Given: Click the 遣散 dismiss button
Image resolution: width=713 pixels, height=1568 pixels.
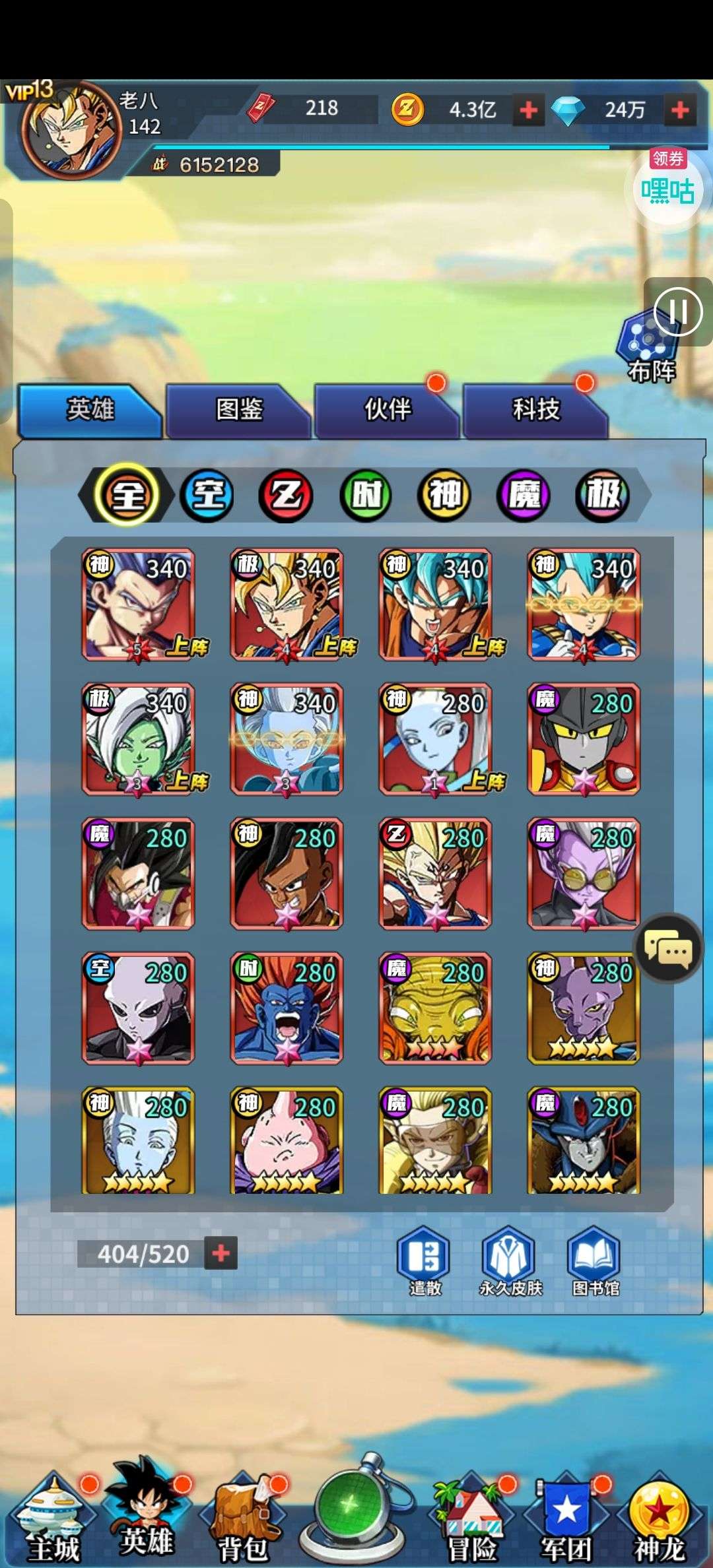Looking at the screenshot, I should 424,1262.
